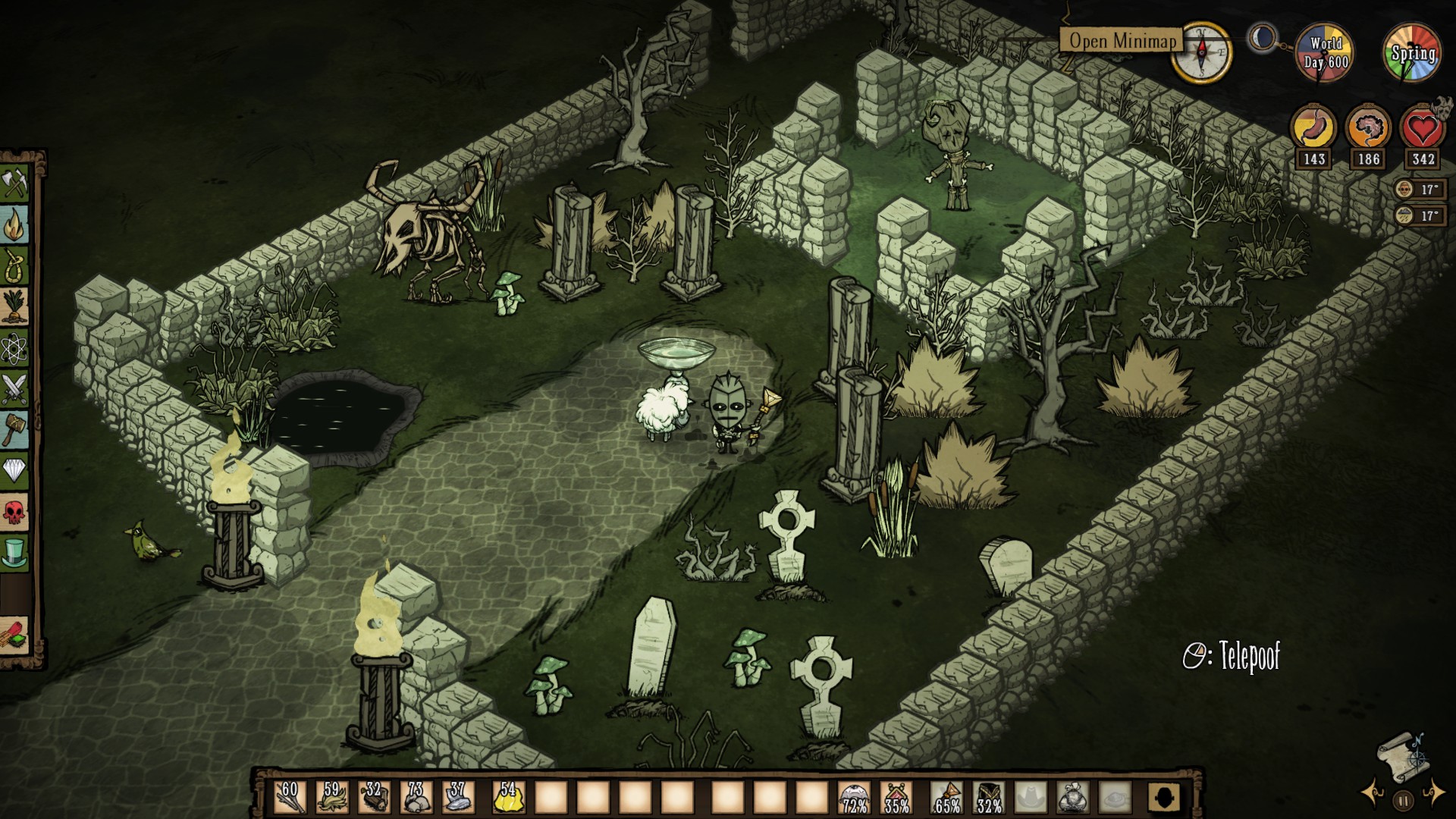Select the twigs stack of 60
Viewport: 1456px width, 819px height.
(x=290, y=798)
